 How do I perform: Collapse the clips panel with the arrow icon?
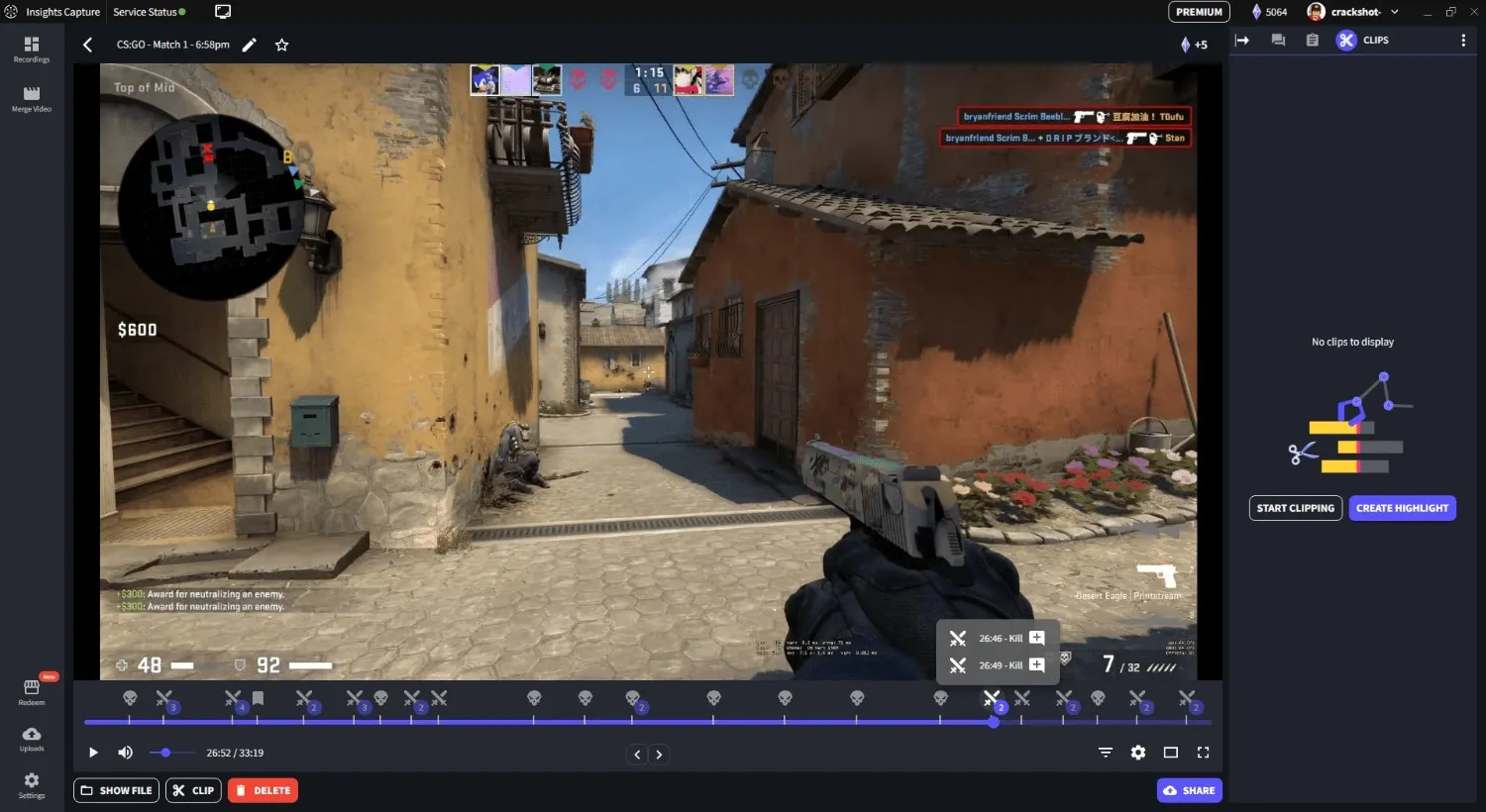pos(1244,40)
